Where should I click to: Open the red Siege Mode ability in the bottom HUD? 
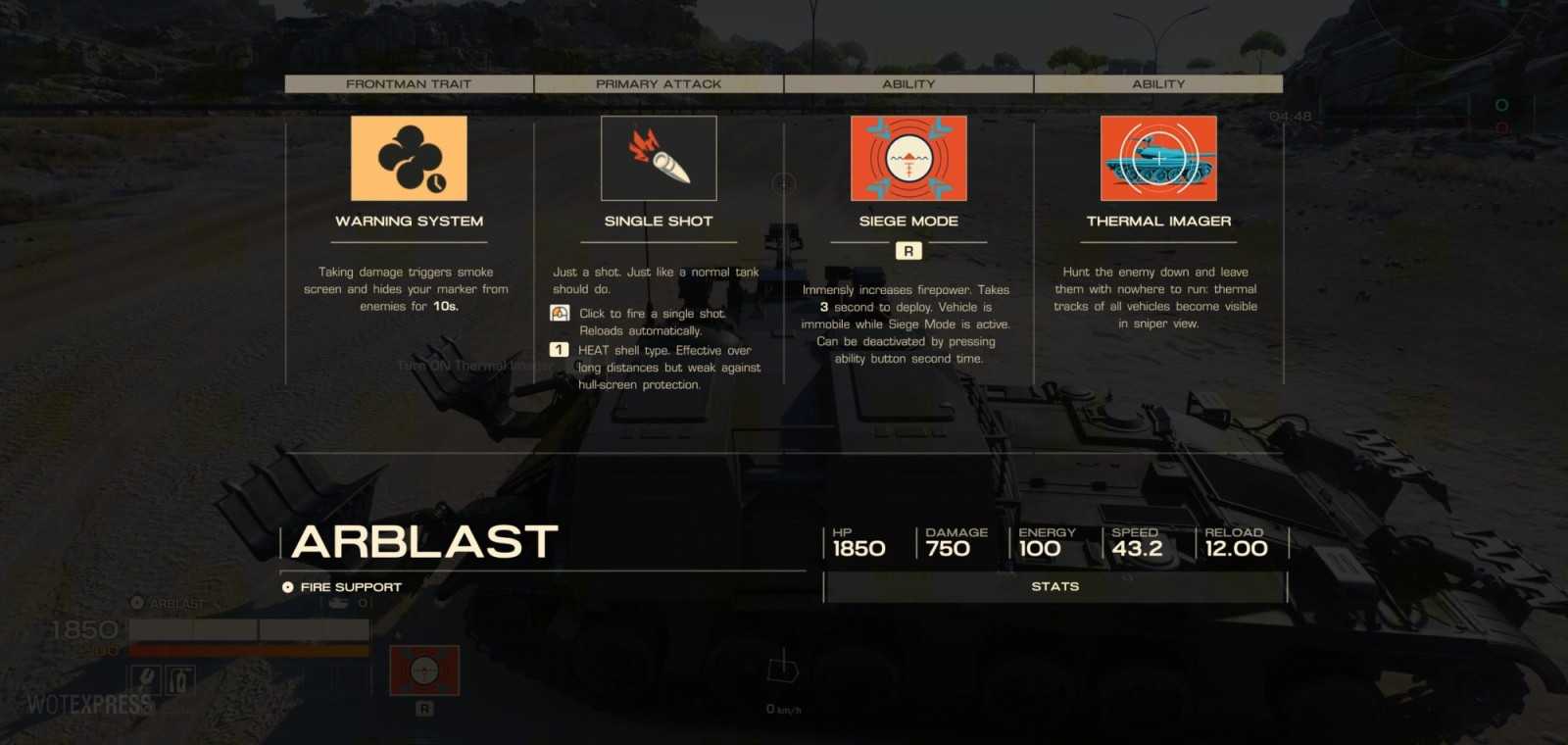pyautogui.click(x=424, y=670)
